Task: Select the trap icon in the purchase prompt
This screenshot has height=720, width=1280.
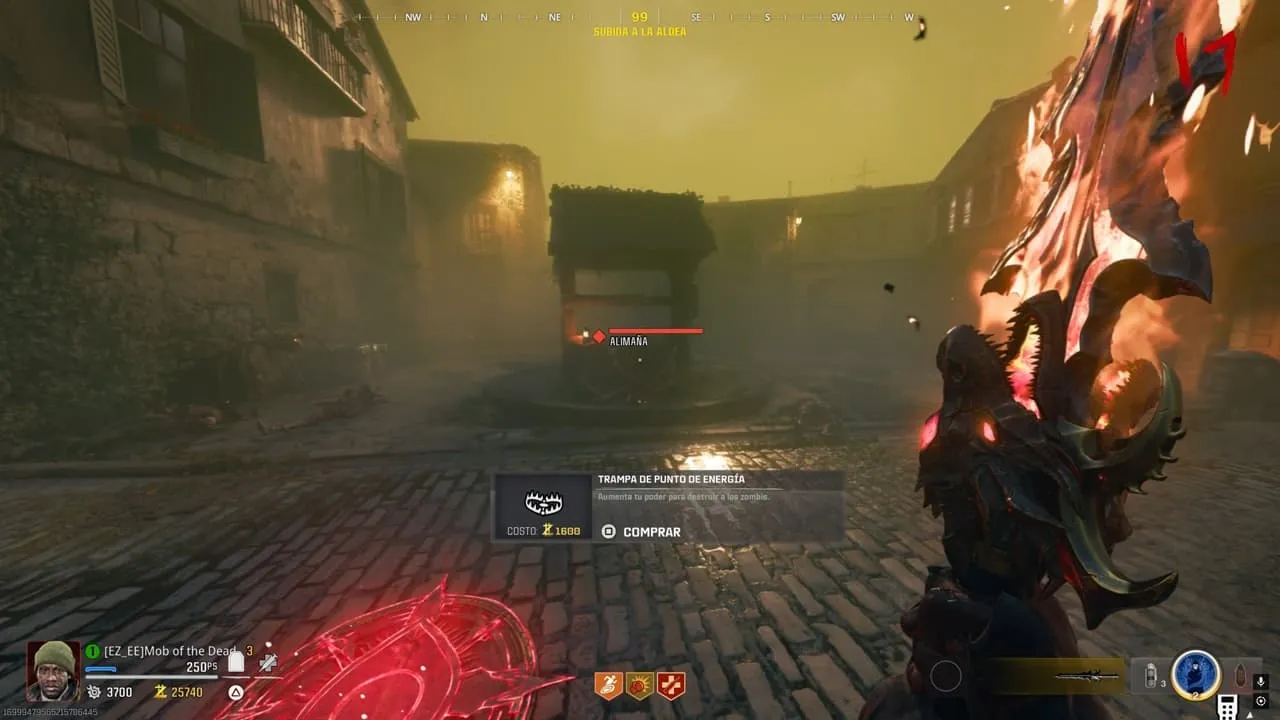Action: (x=543, y=503)
